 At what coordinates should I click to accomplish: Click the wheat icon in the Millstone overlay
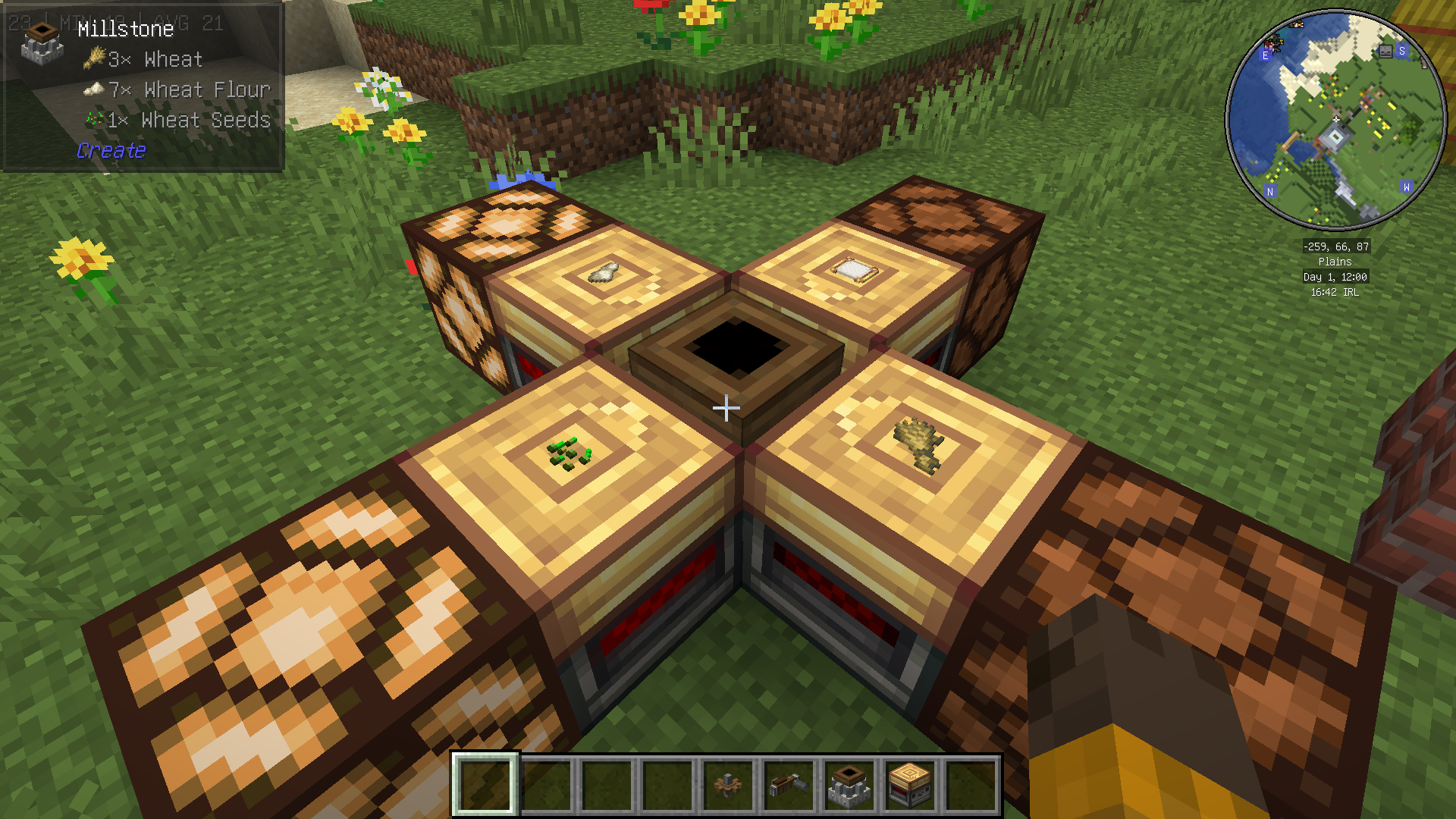[x=93, y=59]
